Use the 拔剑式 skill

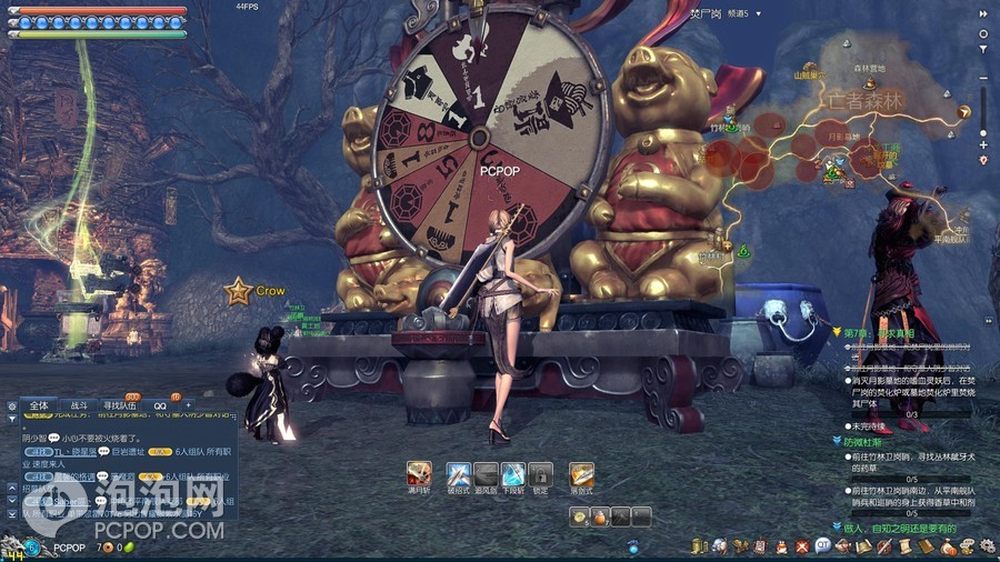tap(581, 473)
